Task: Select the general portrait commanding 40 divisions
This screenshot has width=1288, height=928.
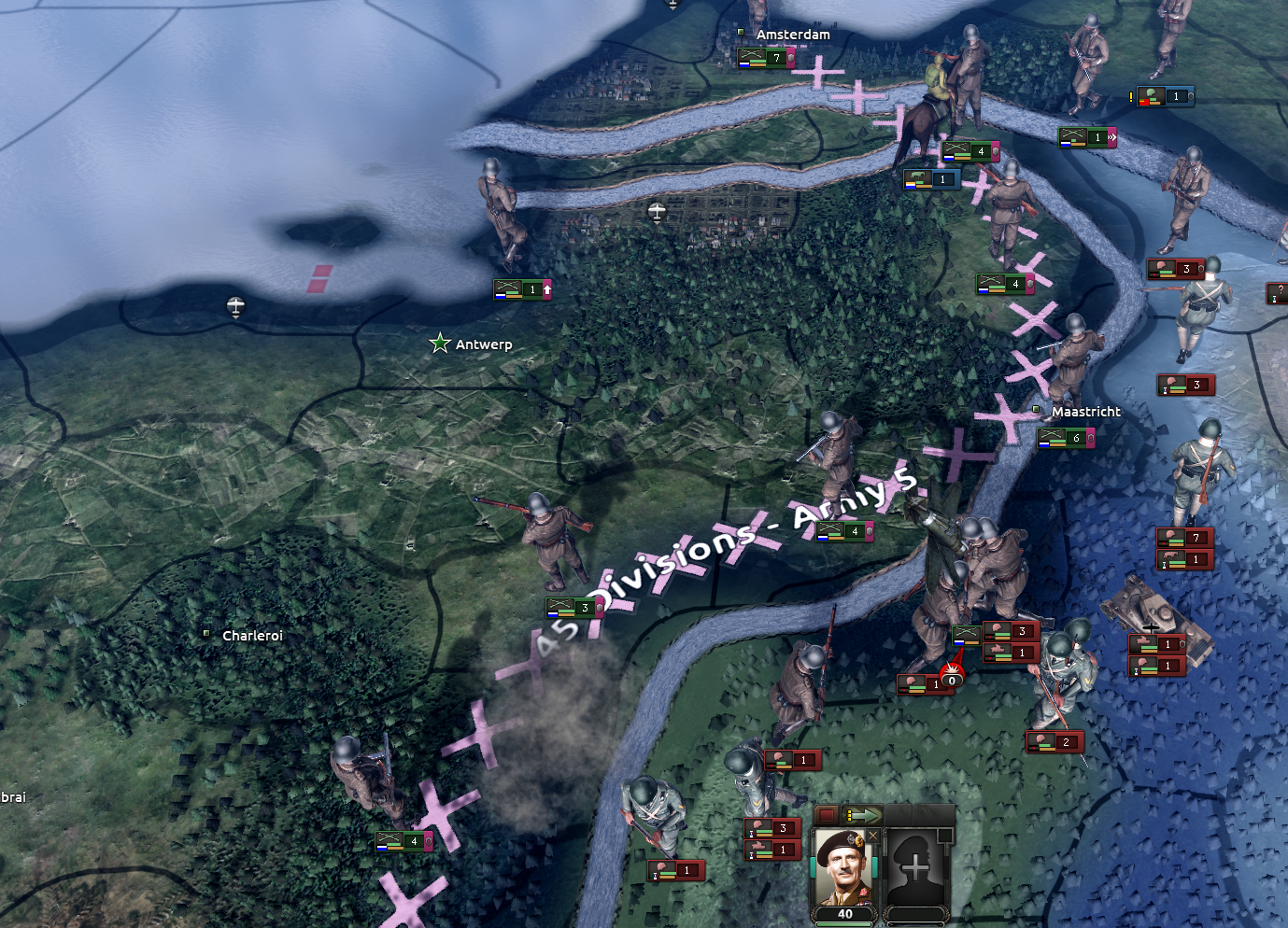Action: point(844,869)
